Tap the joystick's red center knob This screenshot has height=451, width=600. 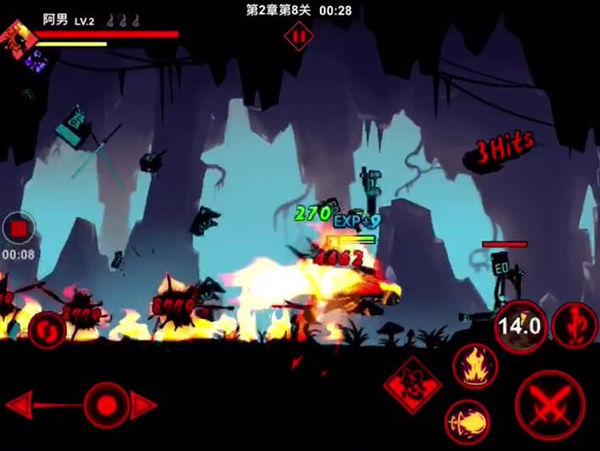click(x=106, y=405)
